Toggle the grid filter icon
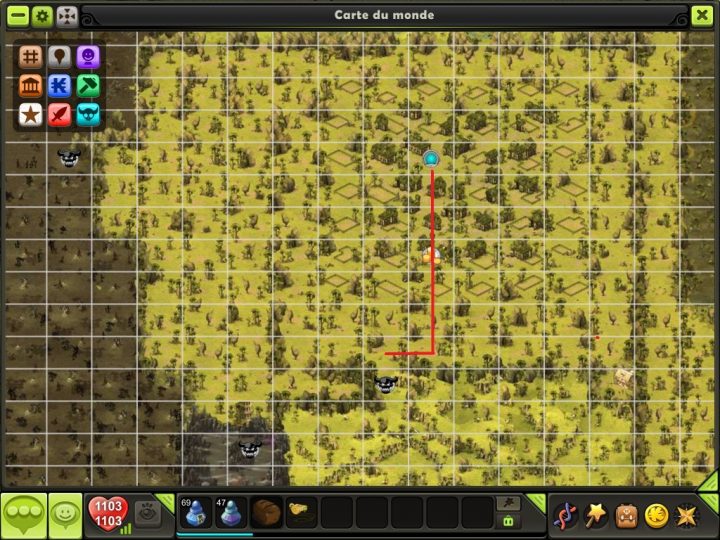The image size is (720, 540). 30,58
